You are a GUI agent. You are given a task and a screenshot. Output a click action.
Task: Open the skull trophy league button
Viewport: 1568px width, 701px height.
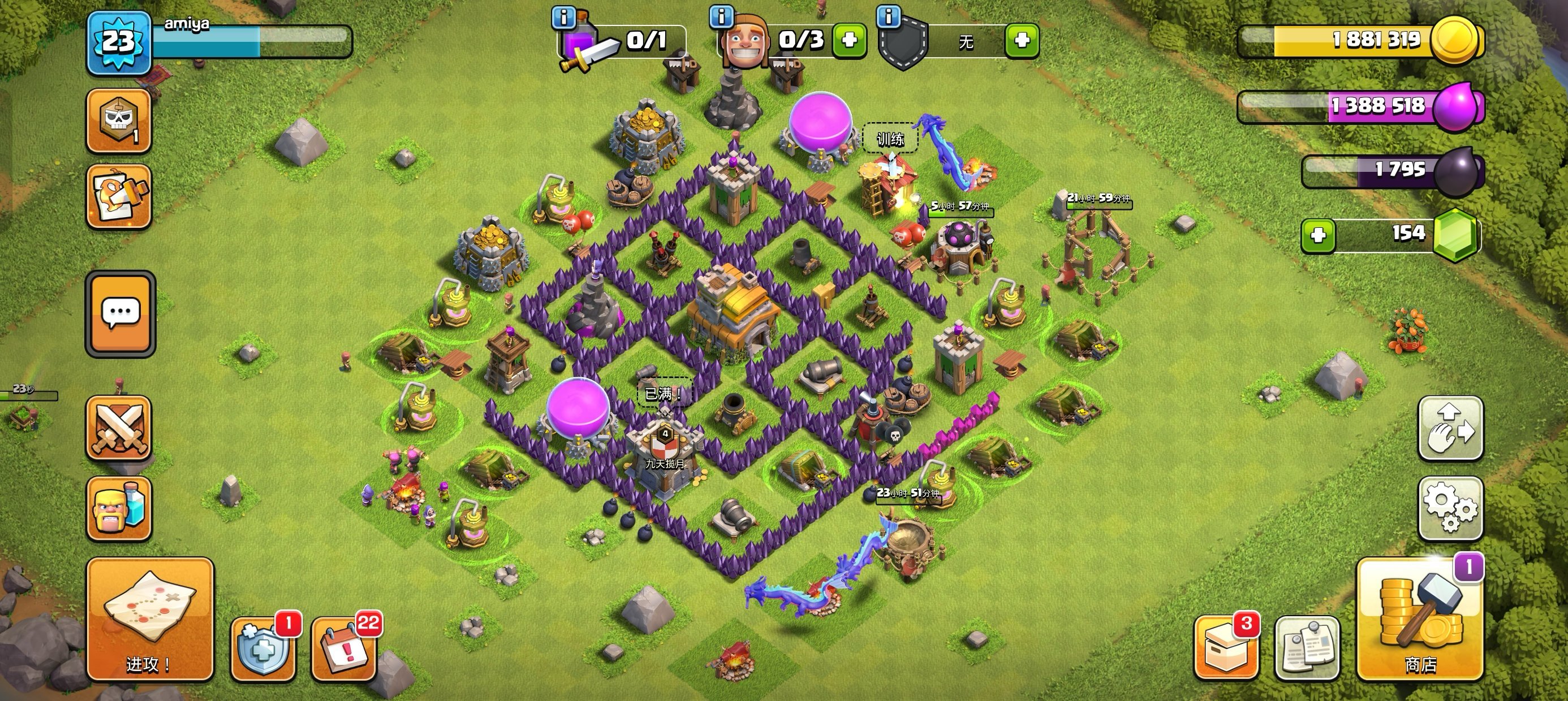click(x=119, y=120)
